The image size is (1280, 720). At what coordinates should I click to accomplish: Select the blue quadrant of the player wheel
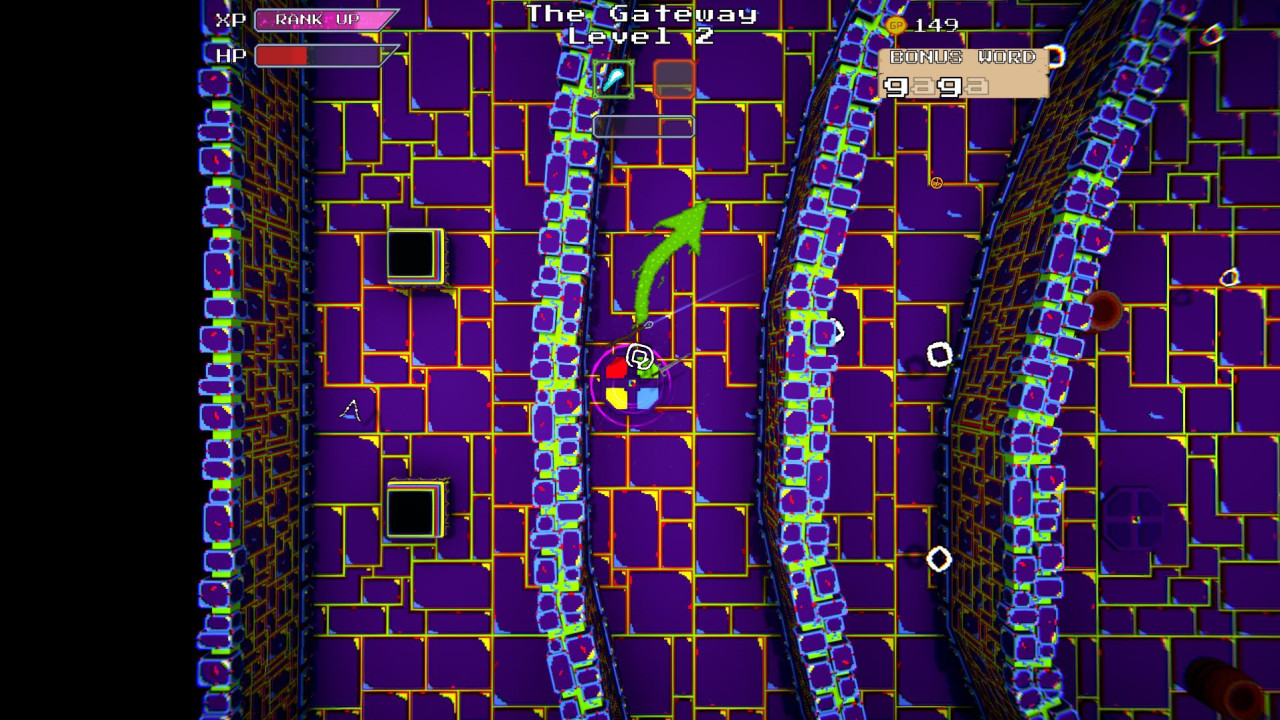click(645, 398)
